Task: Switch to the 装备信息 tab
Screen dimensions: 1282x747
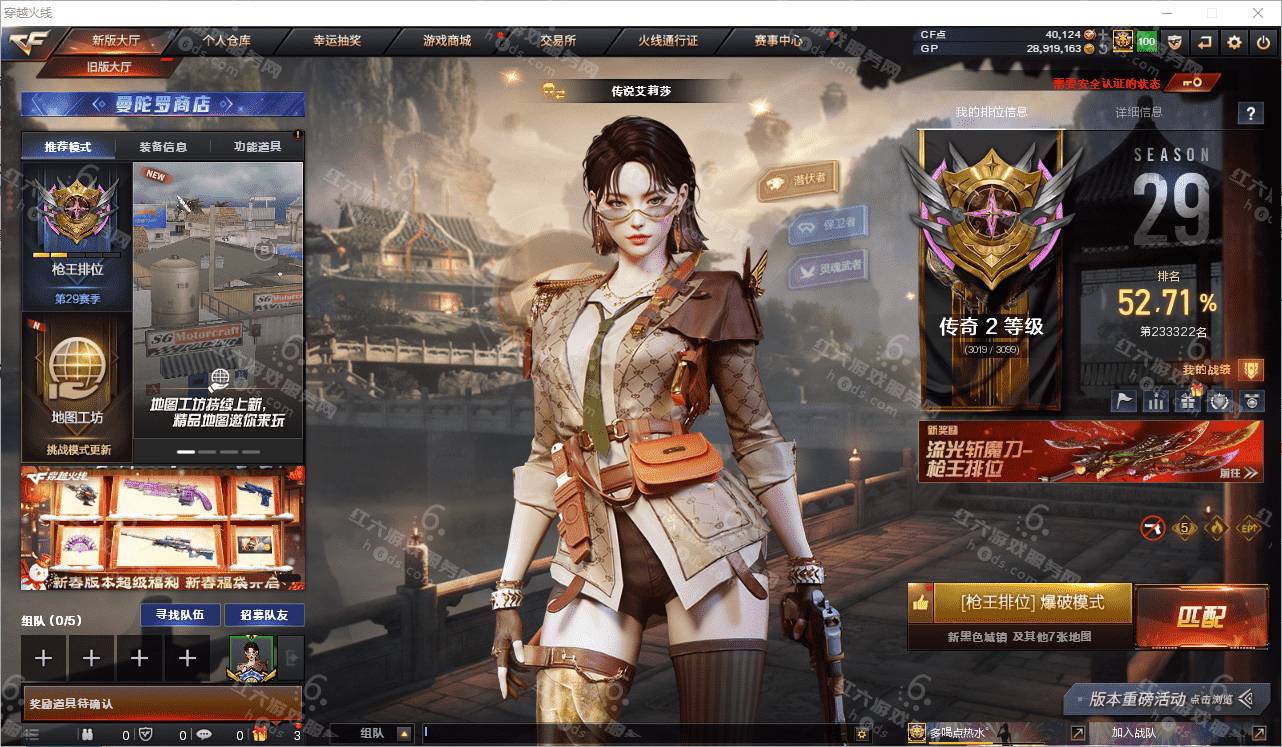Action: coord(163,147)
